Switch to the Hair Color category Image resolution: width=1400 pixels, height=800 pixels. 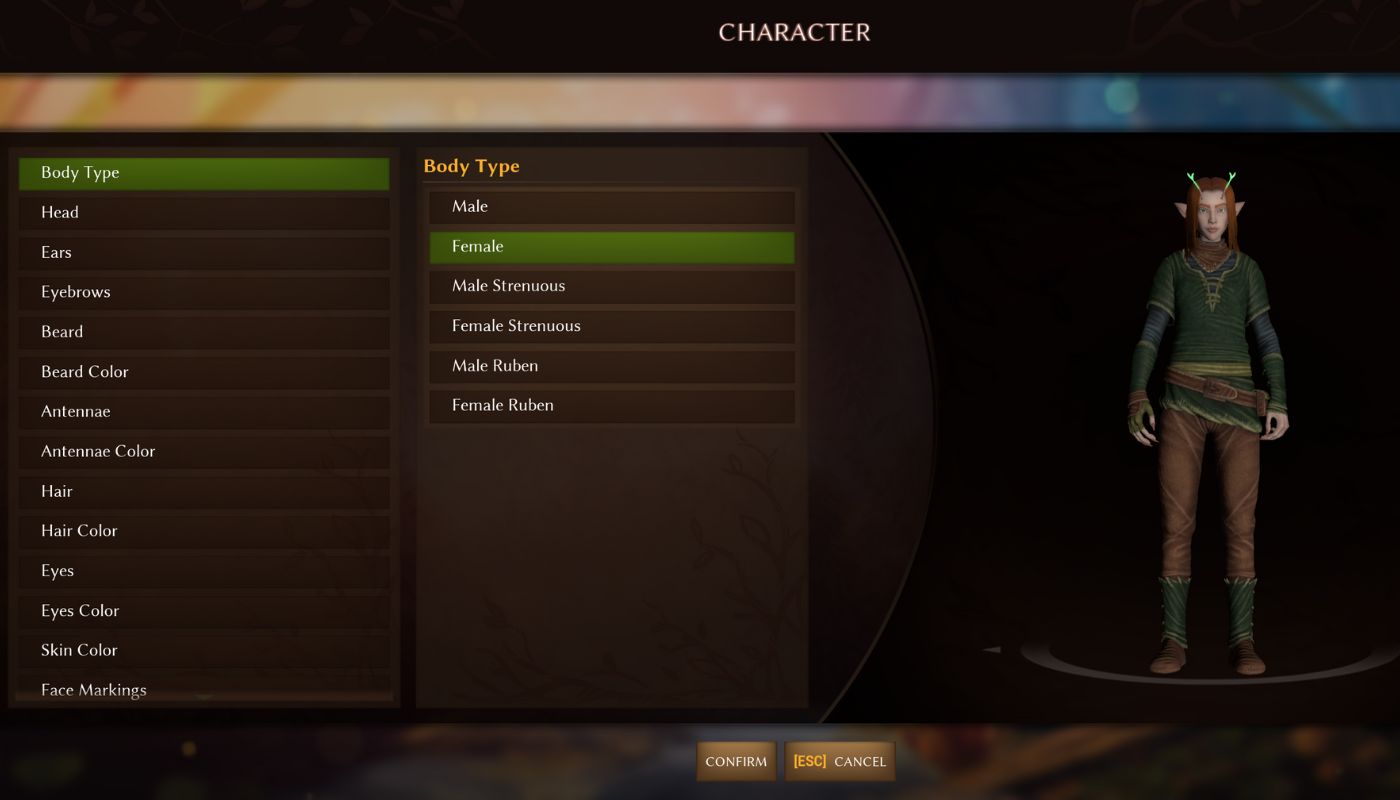pyautogui.click(x=204, y=531)
